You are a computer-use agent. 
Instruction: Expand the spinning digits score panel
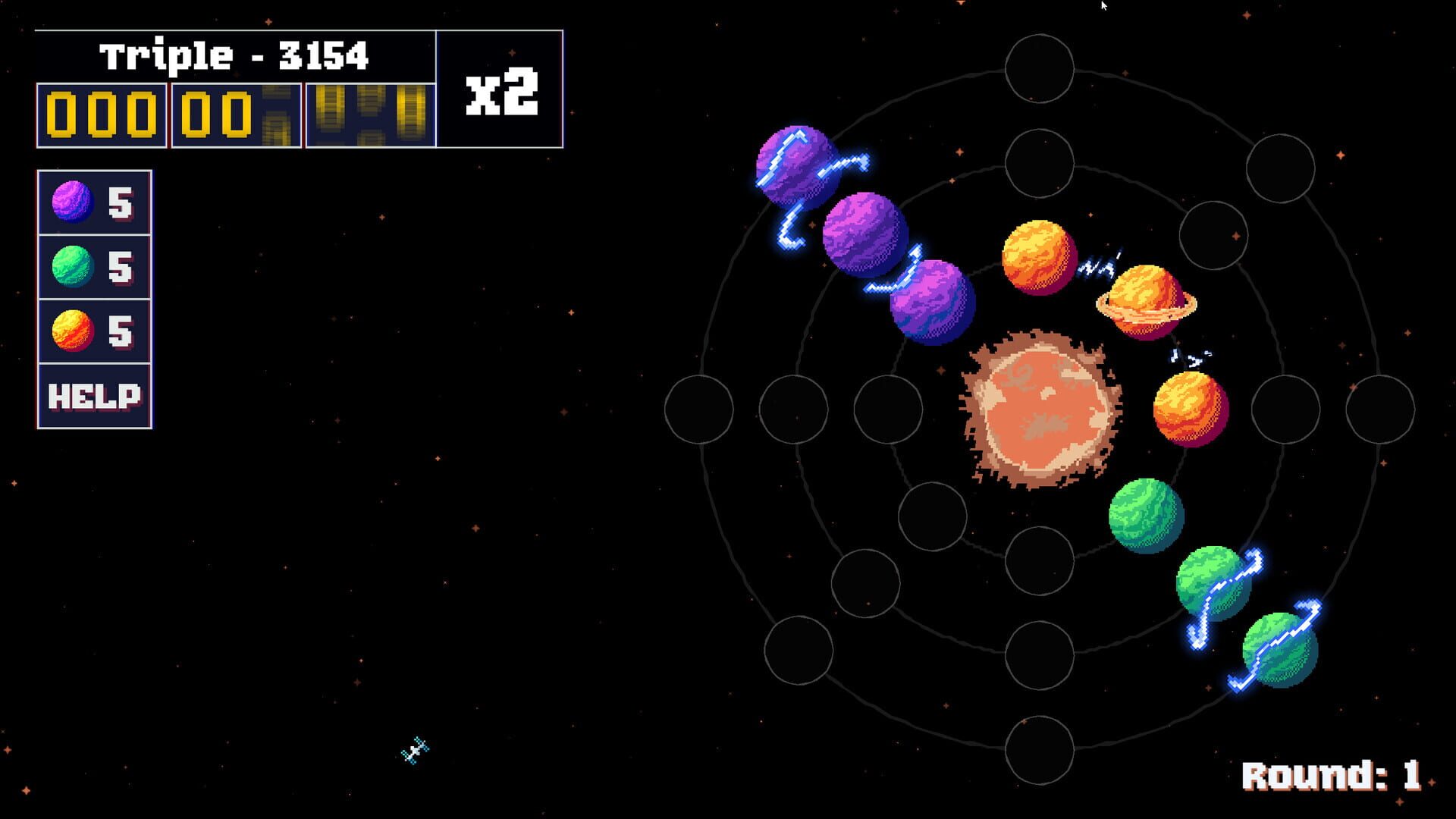click(x=370, y=114)
